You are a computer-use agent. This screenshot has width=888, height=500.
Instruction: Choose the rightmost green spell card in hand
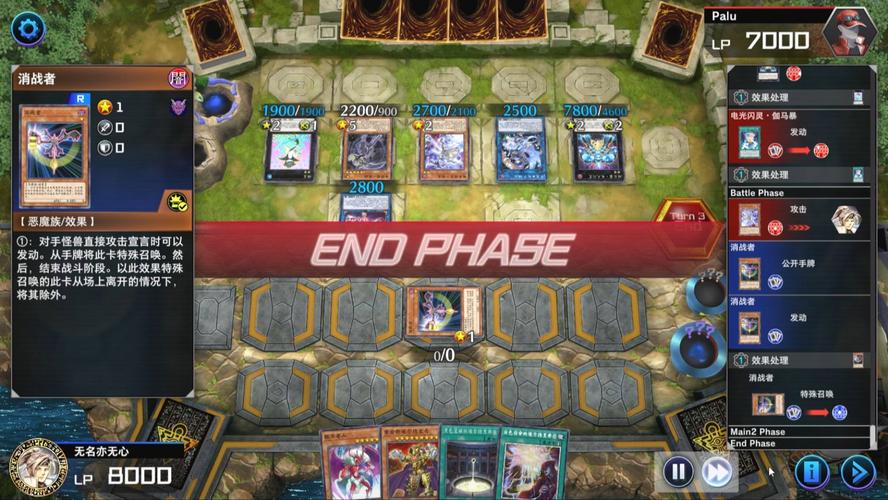coord(534,465)
